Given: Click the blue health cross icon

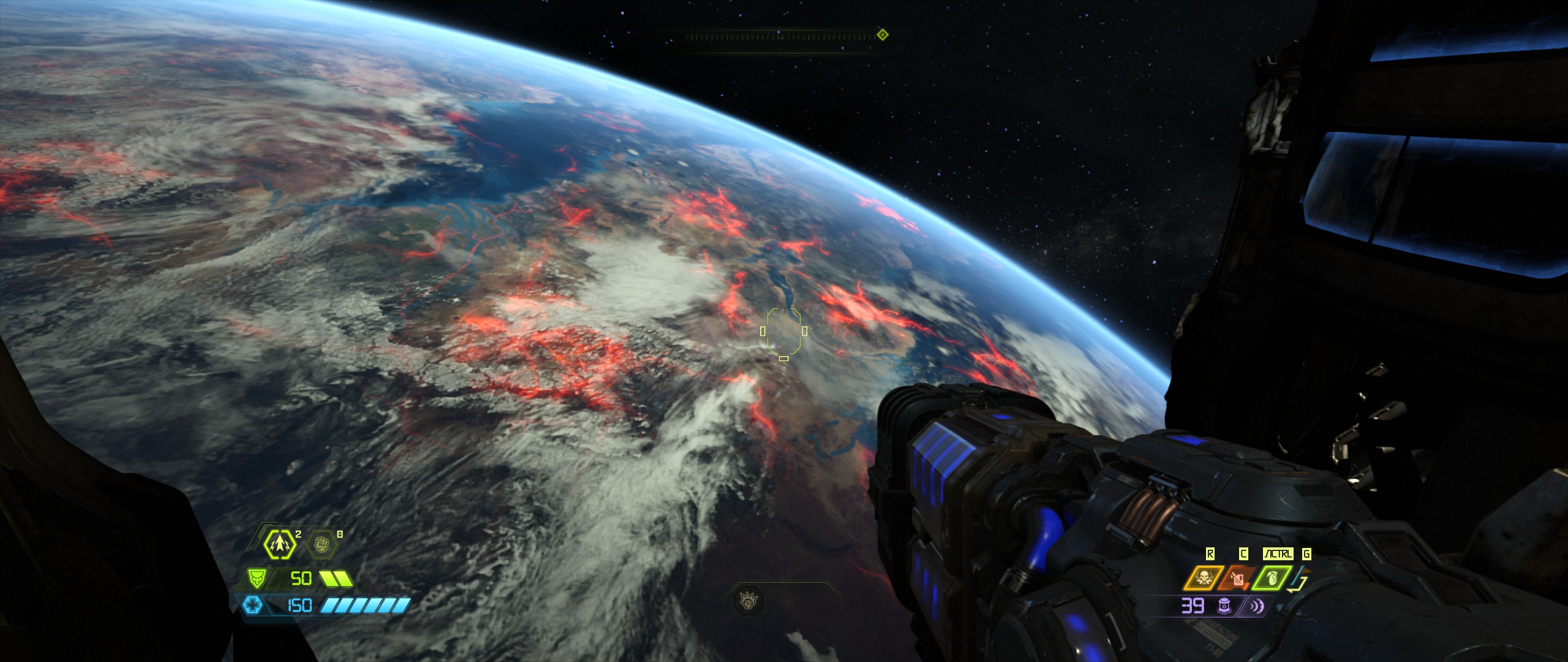Looking at the screenshot, I should (x=252, y=606).
